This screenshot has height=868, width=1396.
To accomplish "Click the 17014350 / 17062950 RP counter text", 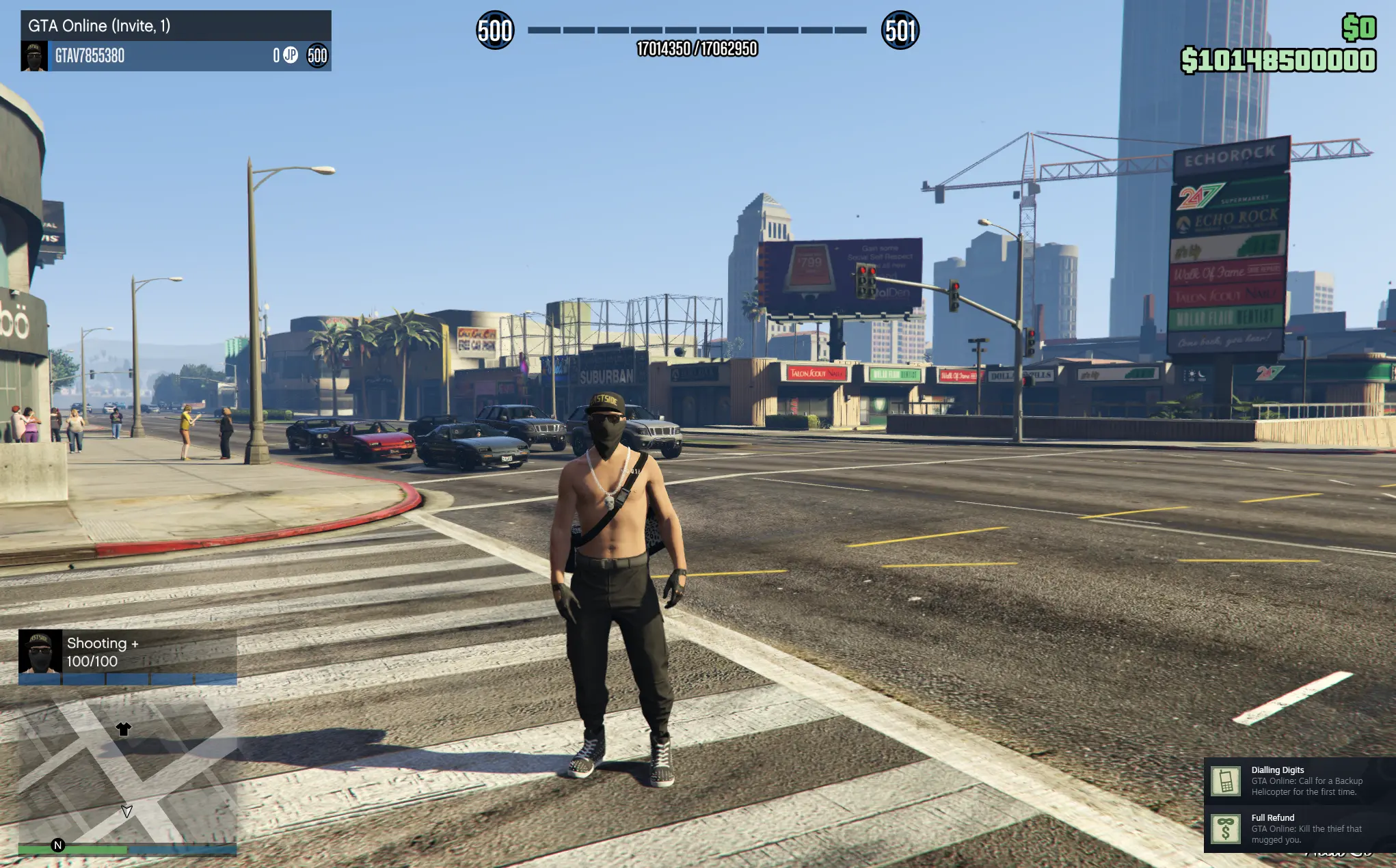I will coord(697,49).
